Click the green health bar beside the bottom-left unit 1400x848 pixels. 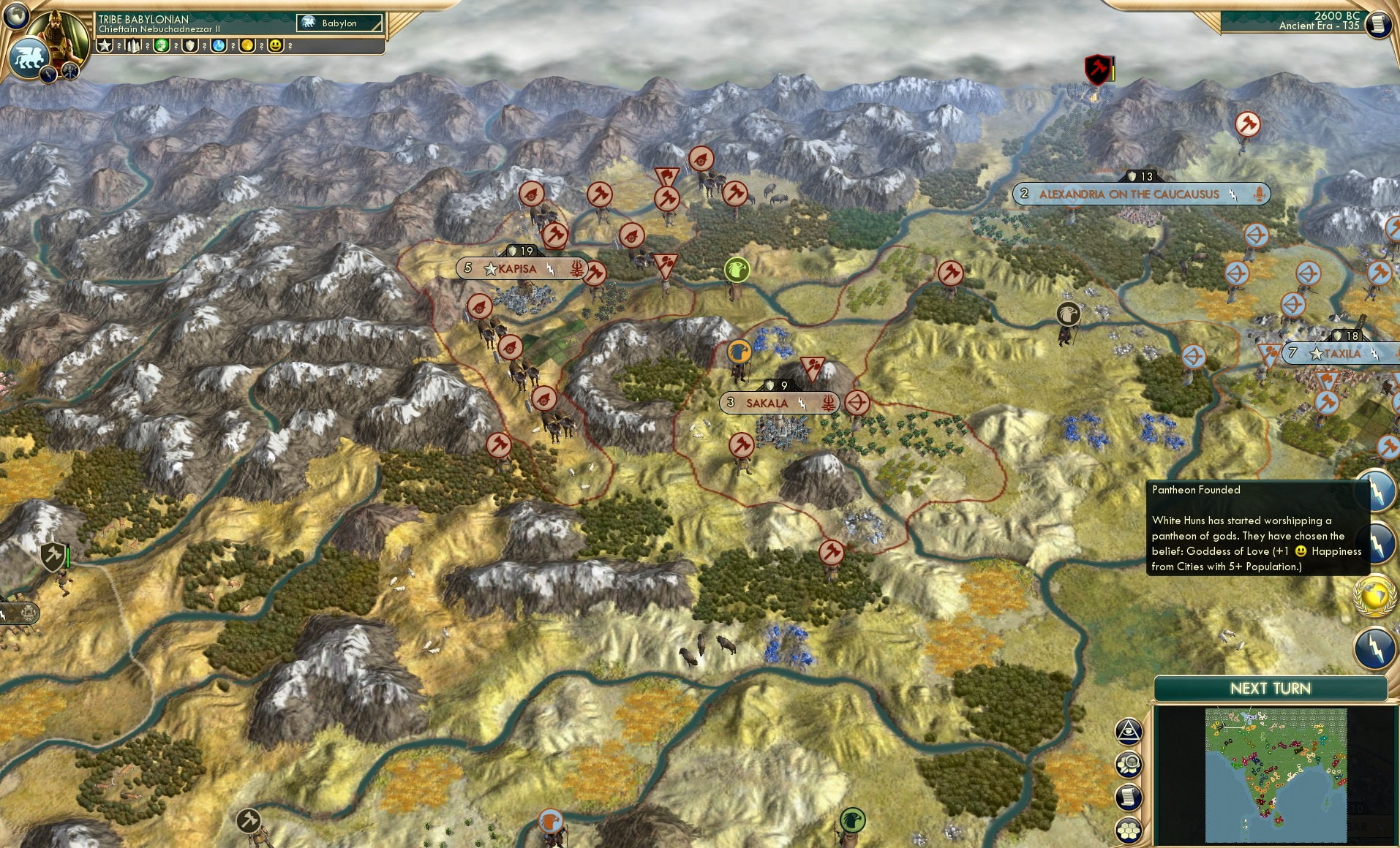click(67, 558)
